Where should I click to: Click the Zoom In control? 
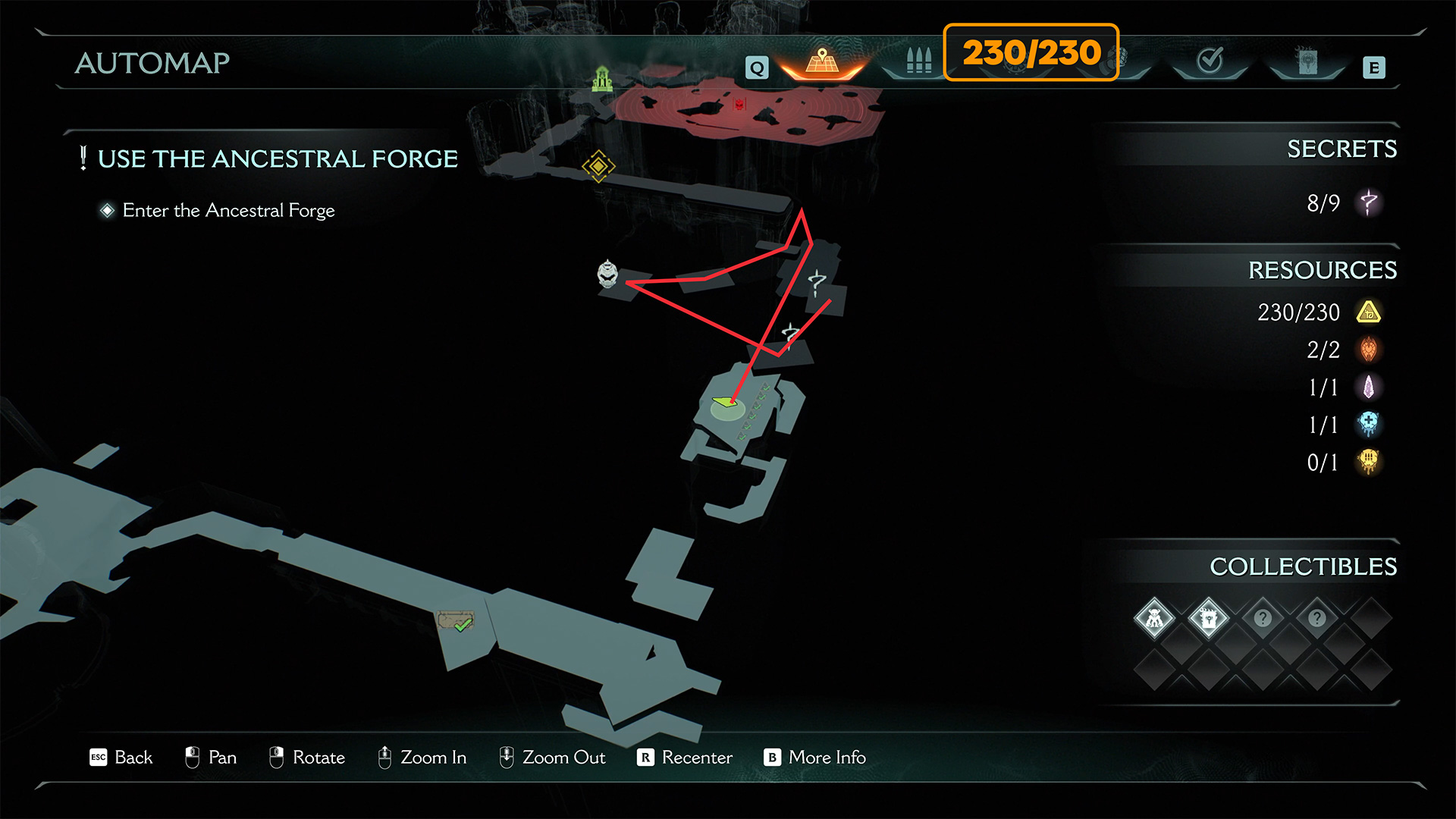422,757
